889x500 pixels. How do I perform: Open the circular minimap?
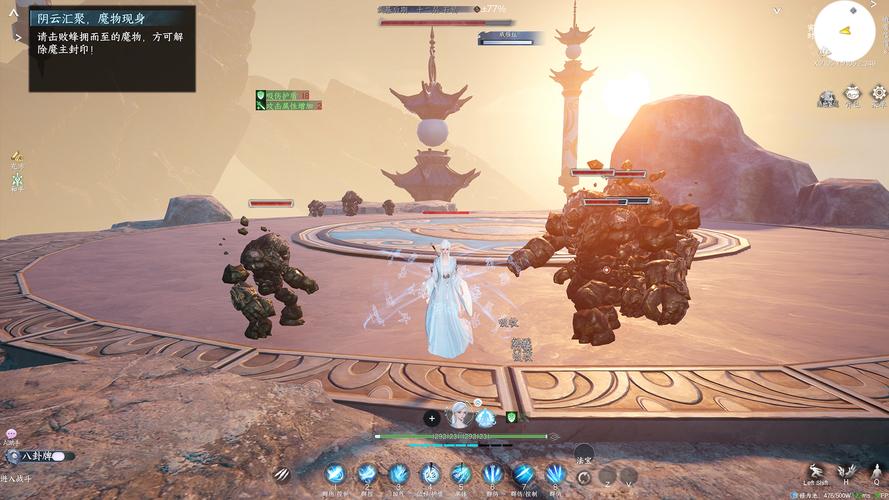(845, 31)
